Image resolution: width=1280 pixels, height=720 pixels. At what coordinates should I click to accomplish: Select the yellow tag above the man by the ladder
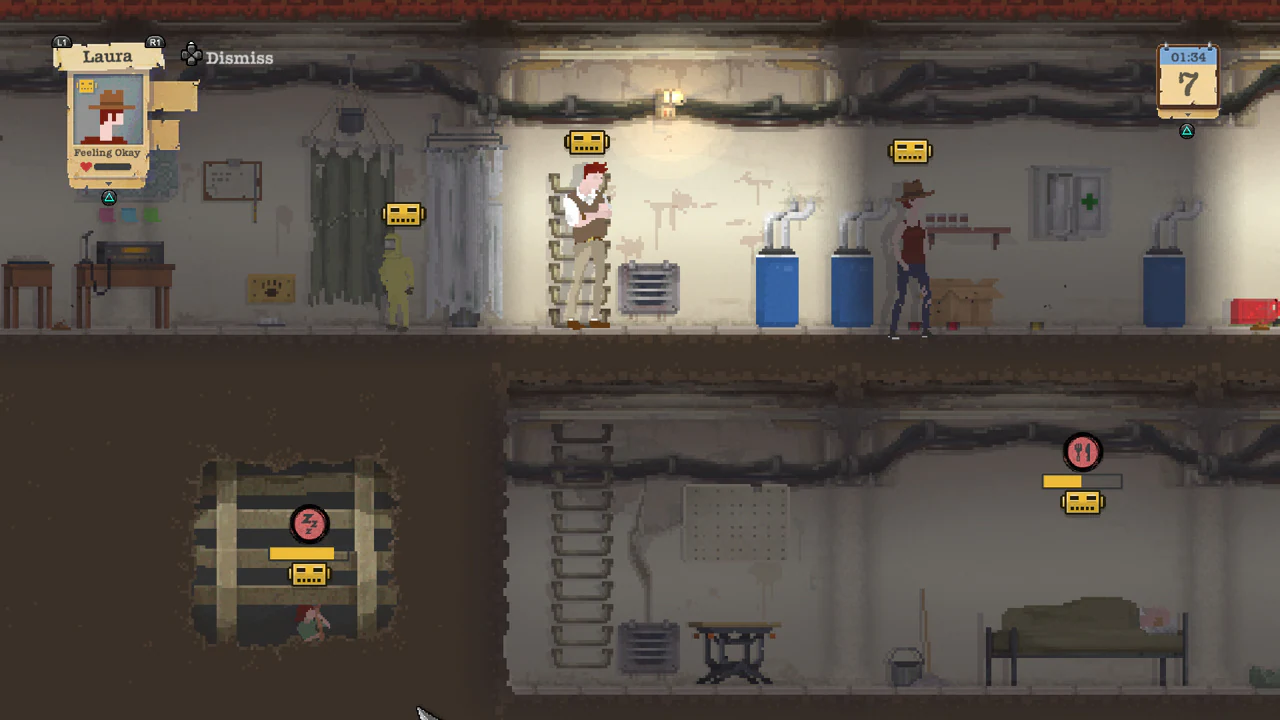point(586,141)
